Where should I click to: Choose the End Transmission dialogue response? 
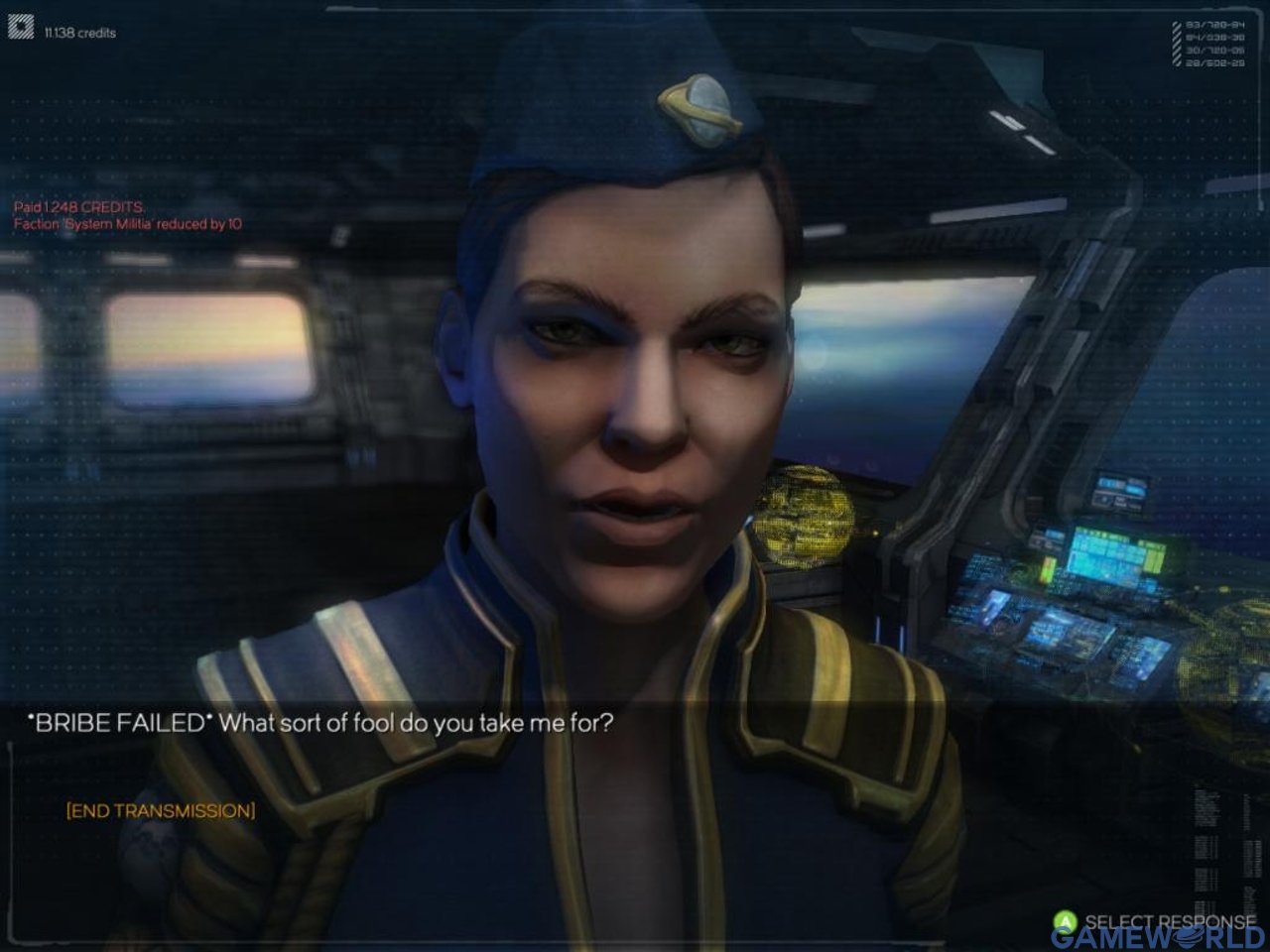pyautogui.click(x=161, y=811)
